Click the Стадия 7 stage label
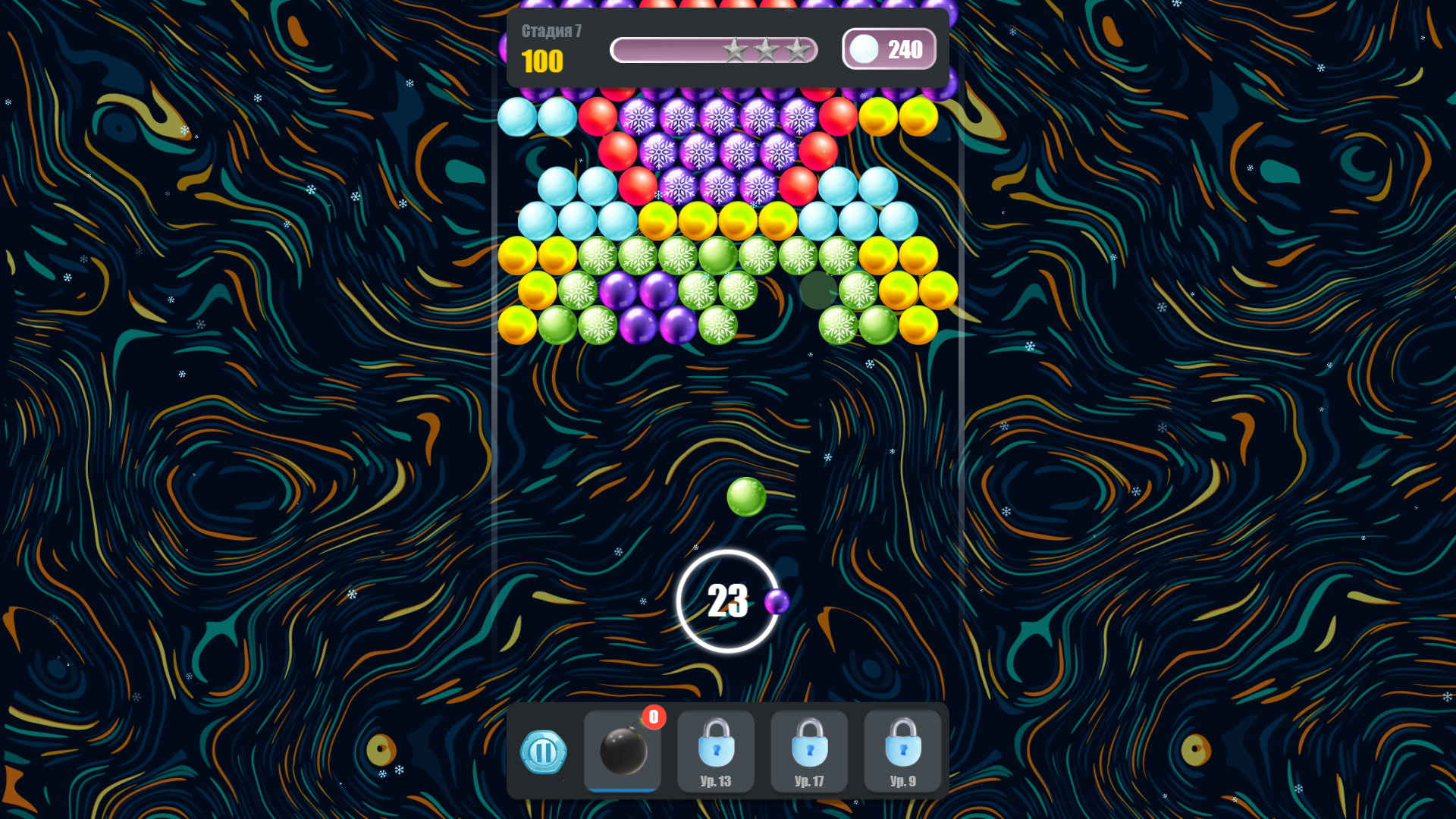This screenshot has height=819, width=1456. (x=551, y=31)
